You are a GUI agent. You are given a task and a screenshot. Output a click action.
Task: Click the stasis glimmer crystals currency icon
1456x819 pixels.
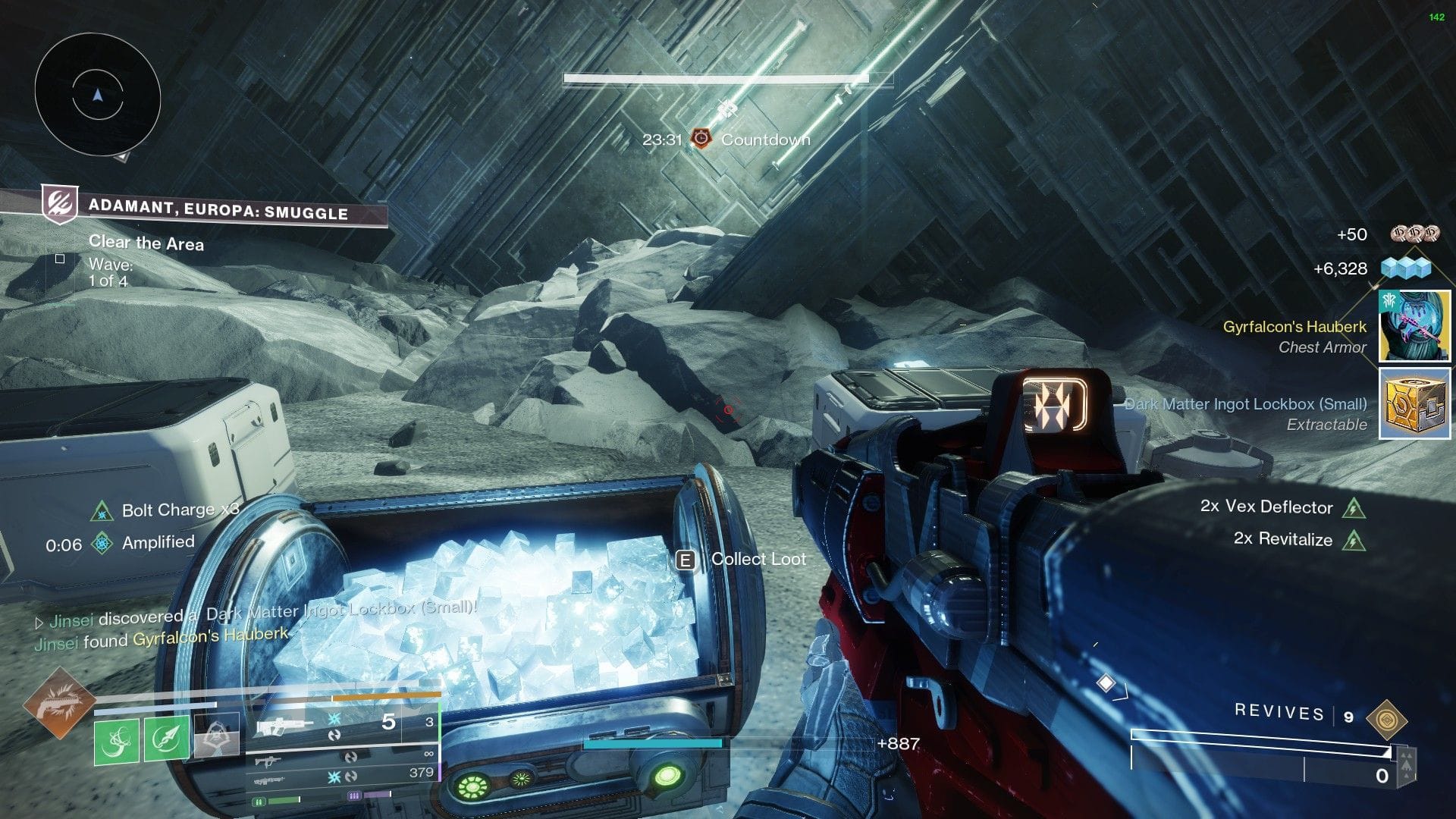coord(1407,268)
